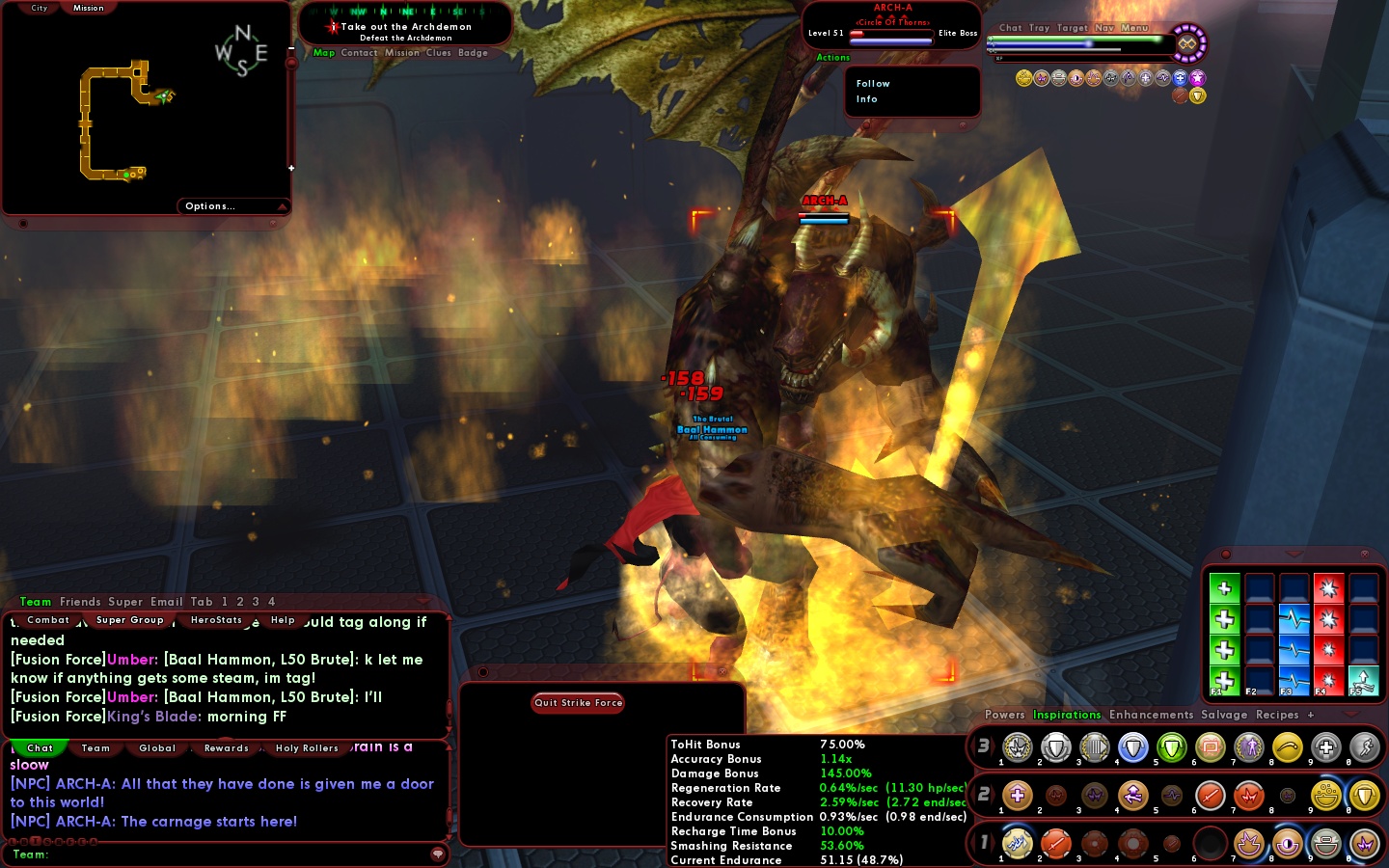Show the Clues panel

click(x=439, y=53)
